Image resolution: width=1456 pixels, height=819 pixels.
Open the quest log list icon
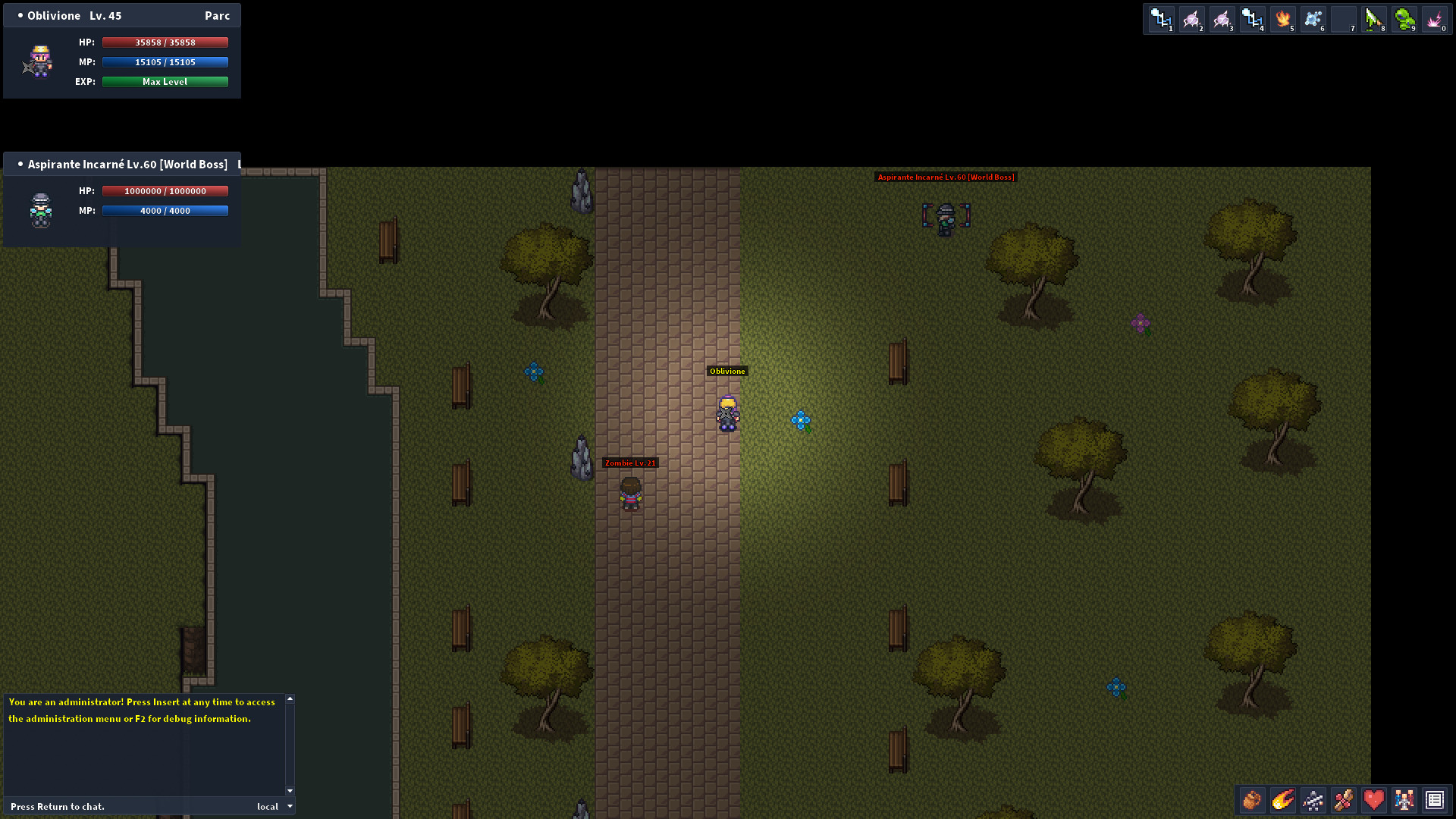[x=1434, y=800]
